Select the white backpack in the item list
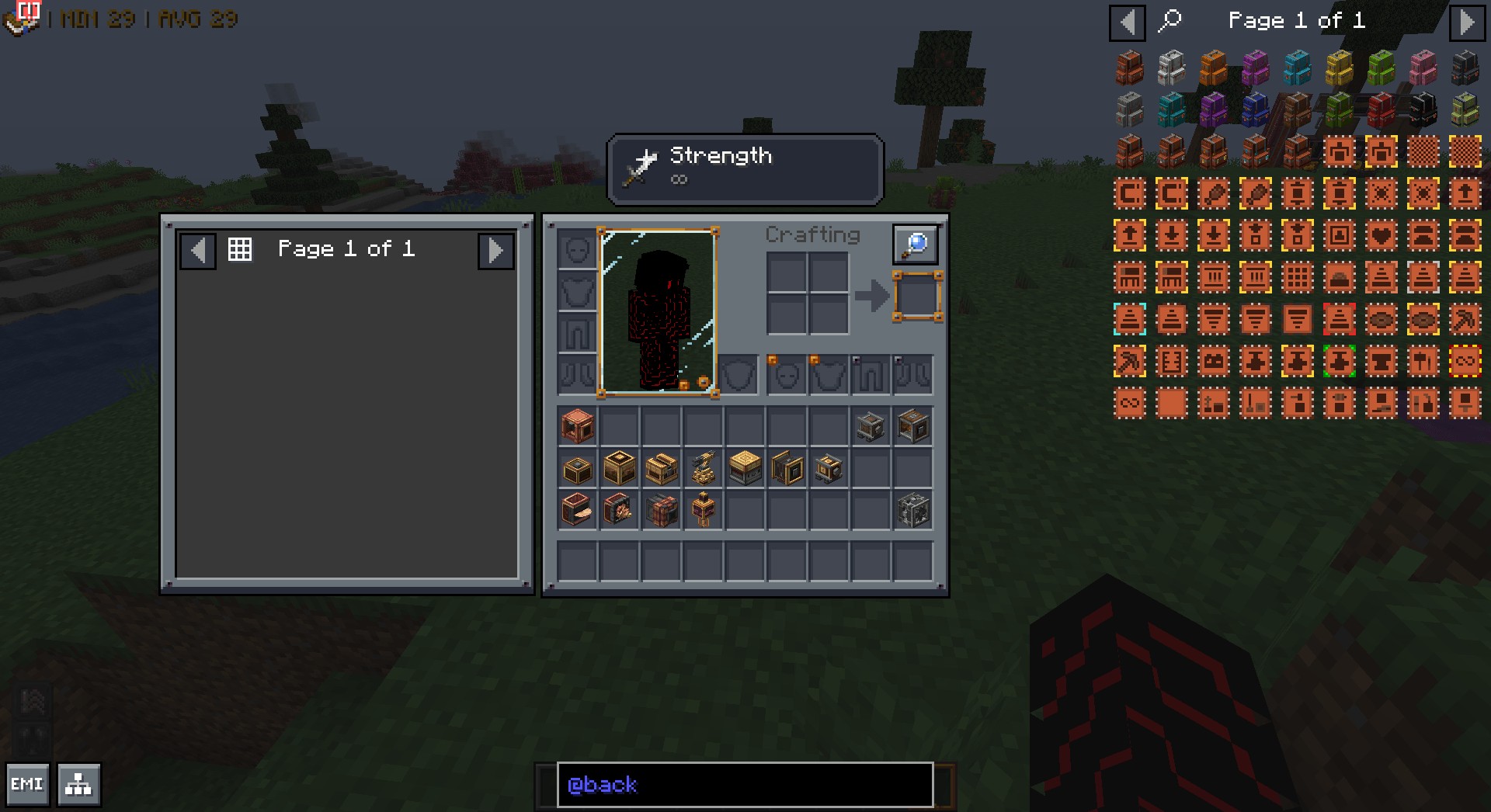Screen dimensions: 1491x812 point(1171,68)
